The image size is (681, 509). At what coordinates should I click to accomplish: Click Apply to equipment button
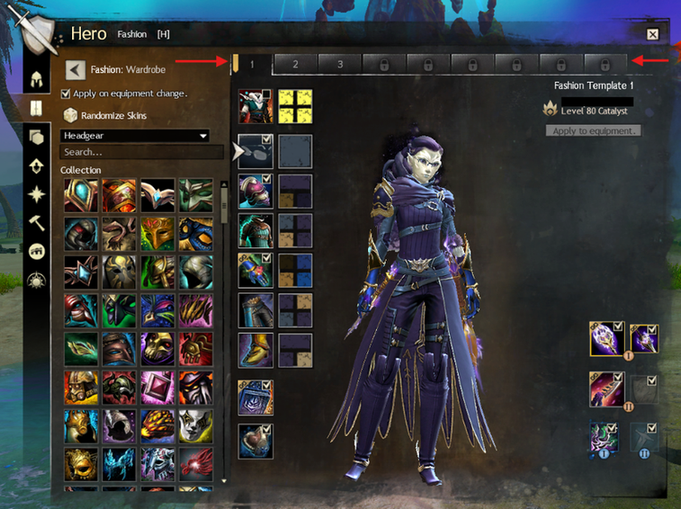point(593,131)
